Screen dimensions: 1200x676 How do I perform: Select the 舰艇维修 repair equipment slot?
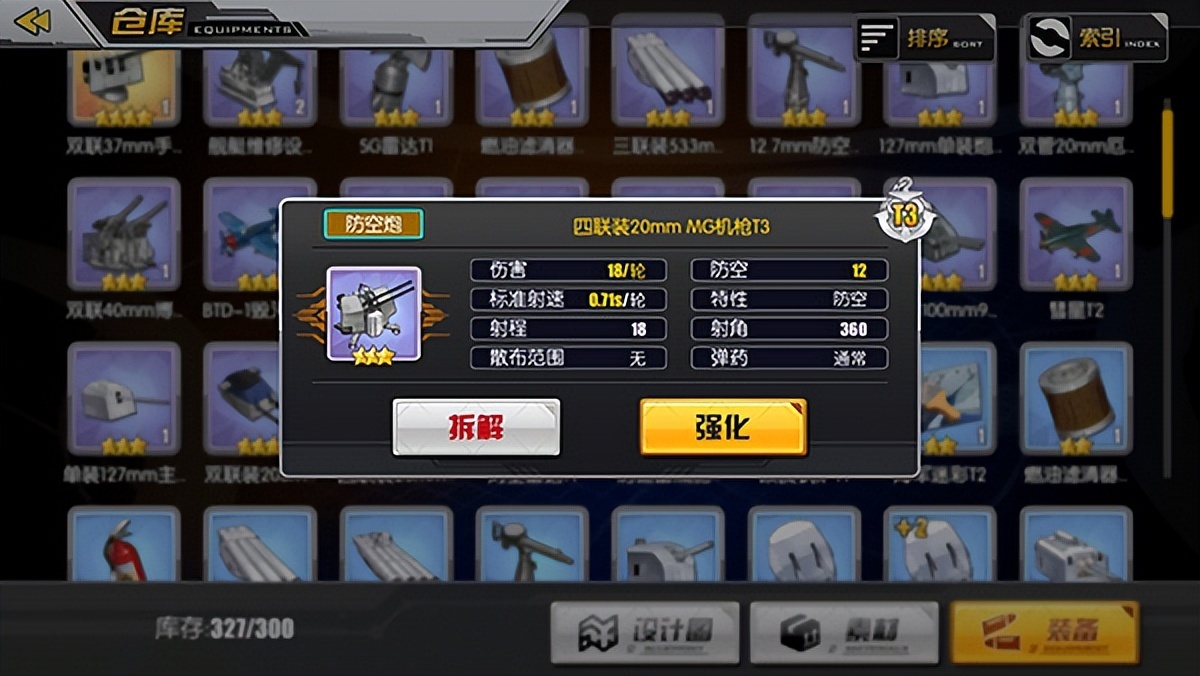(x=260, y=80)
